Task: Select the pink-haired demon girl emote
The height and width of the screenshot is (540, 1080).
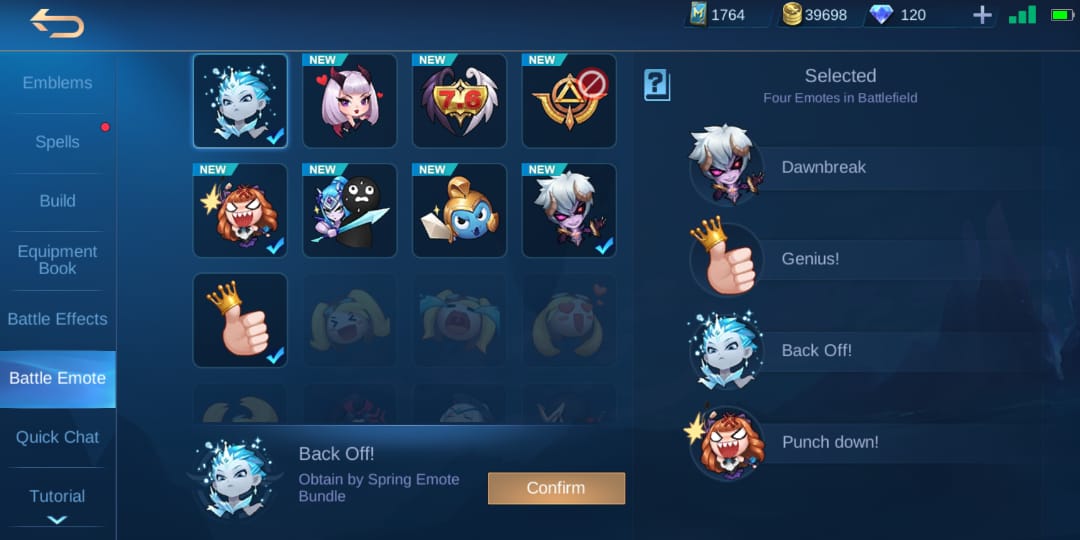Action: 350,101
